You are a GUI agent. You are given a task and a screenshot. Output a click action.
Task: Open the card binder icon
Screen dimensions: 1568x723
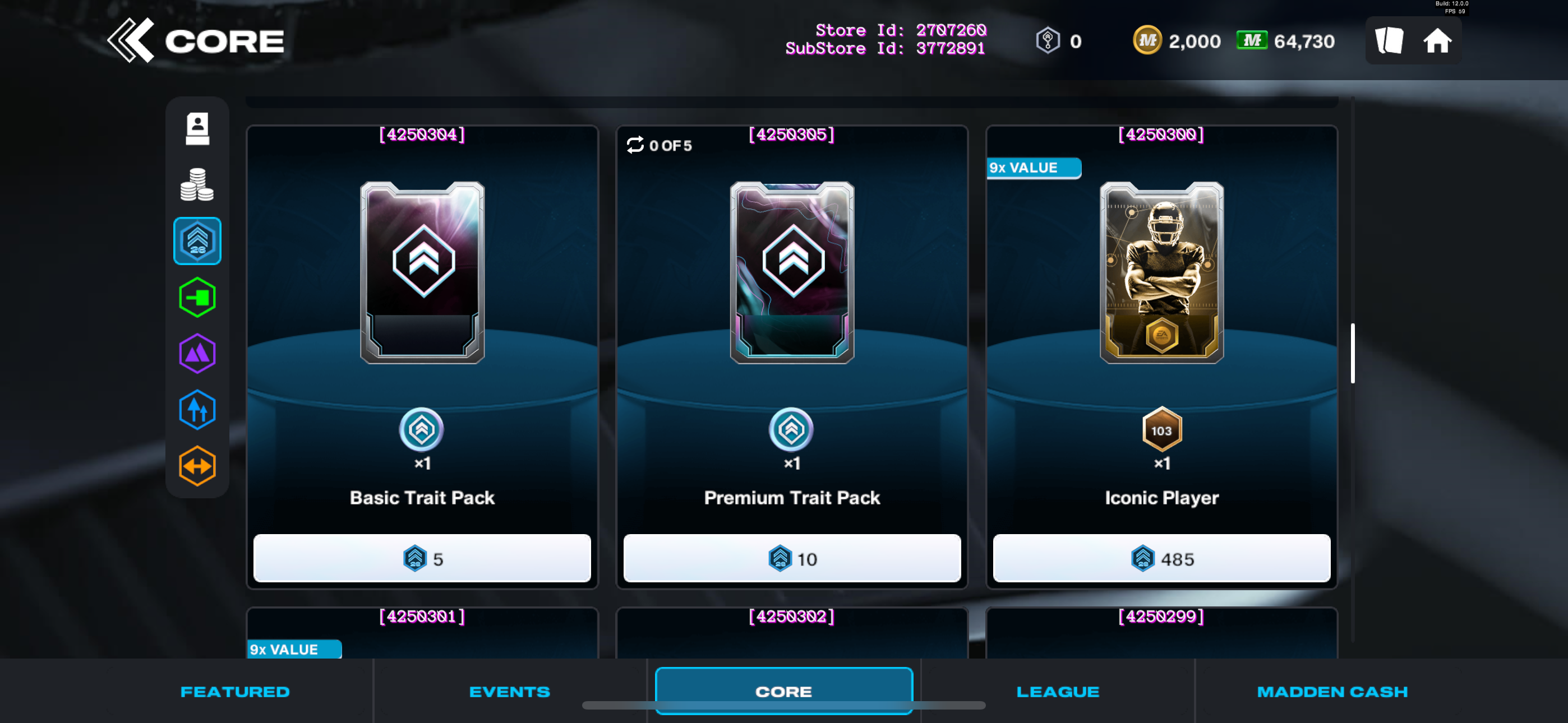click(x=1389, y=41)
